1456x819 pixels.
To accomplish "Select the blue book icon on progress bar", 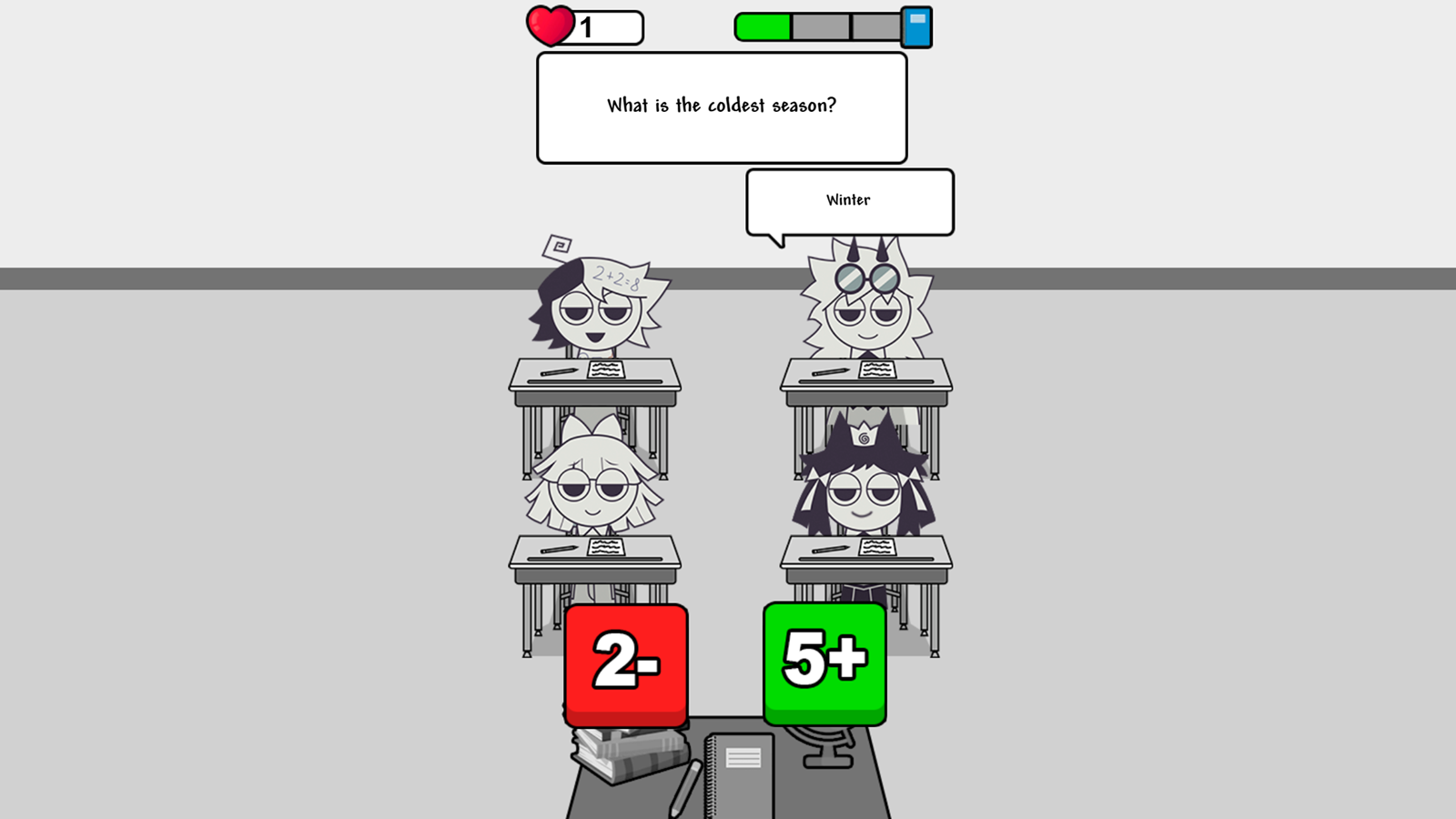I will [x=918, y=25].
